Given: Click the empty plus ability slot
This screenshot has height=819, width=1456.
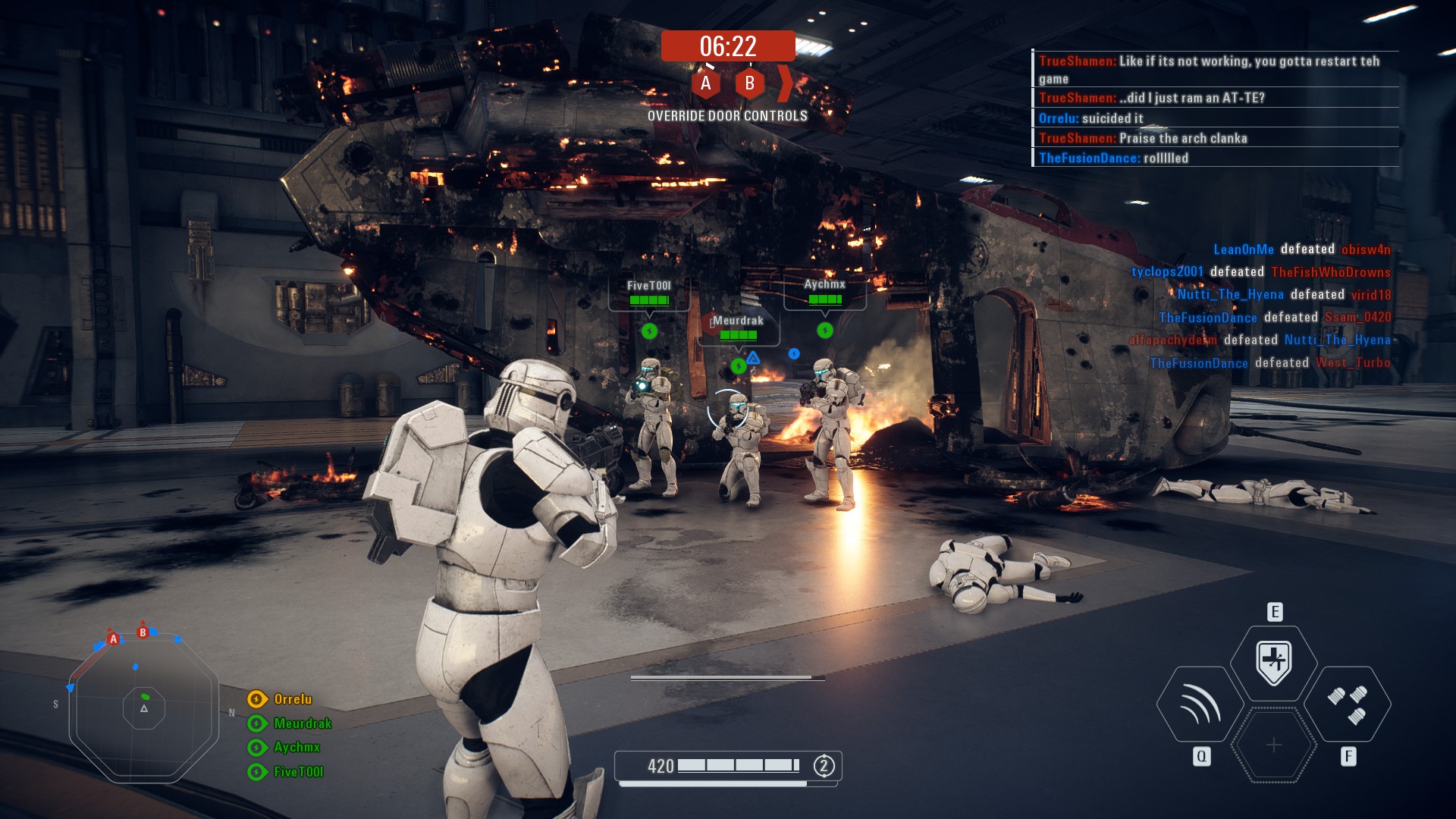Looking at the screenshot, I should 1274,745.
